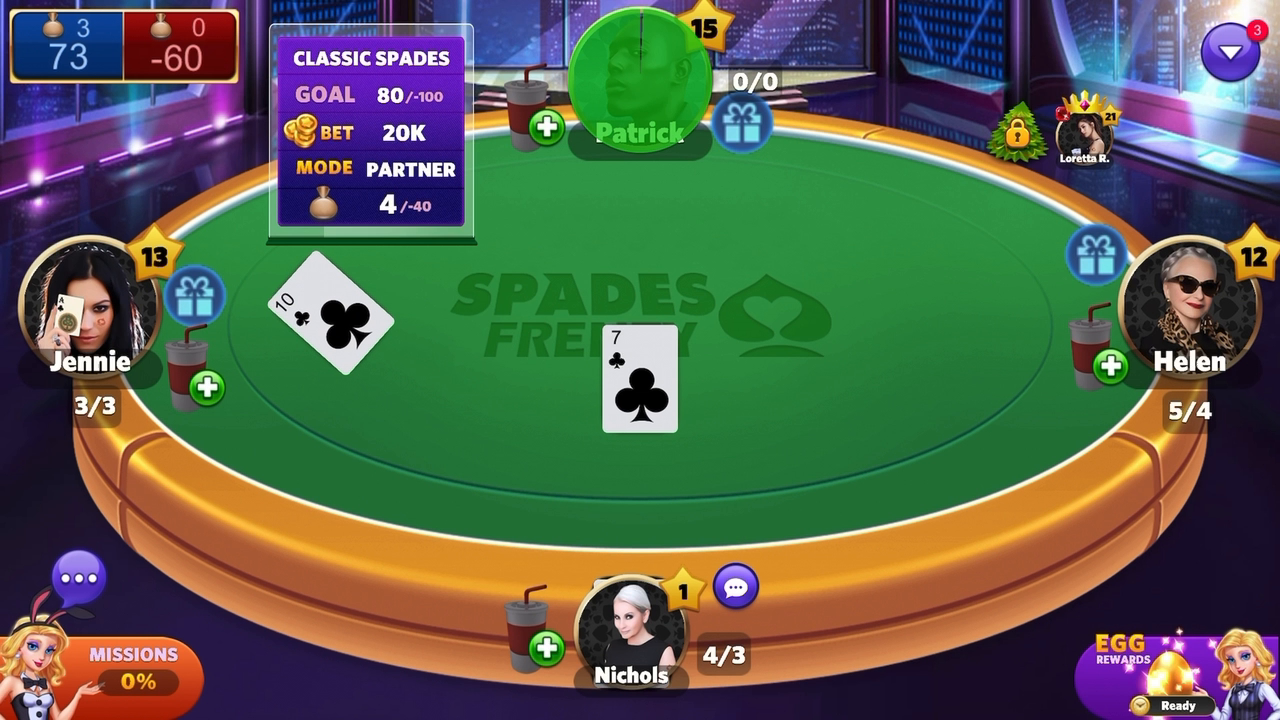Viewport: 1280px width, 720px height.
Task: Open the chat bubble next to Nichols
Action: click(736, 588)
